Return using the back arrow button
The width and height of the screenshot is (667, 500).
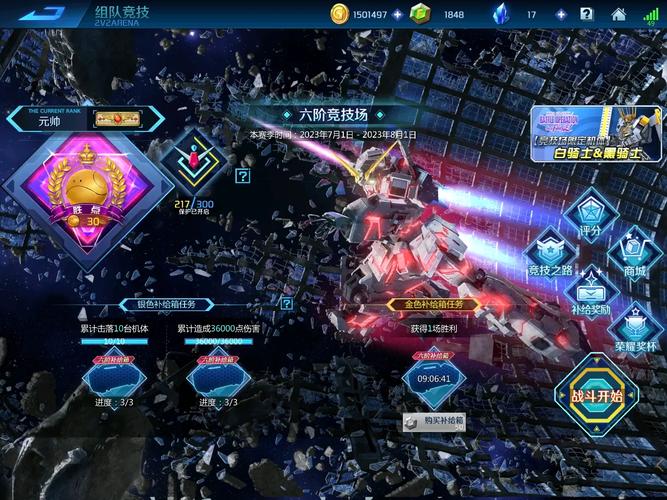(x=41, y=14)
